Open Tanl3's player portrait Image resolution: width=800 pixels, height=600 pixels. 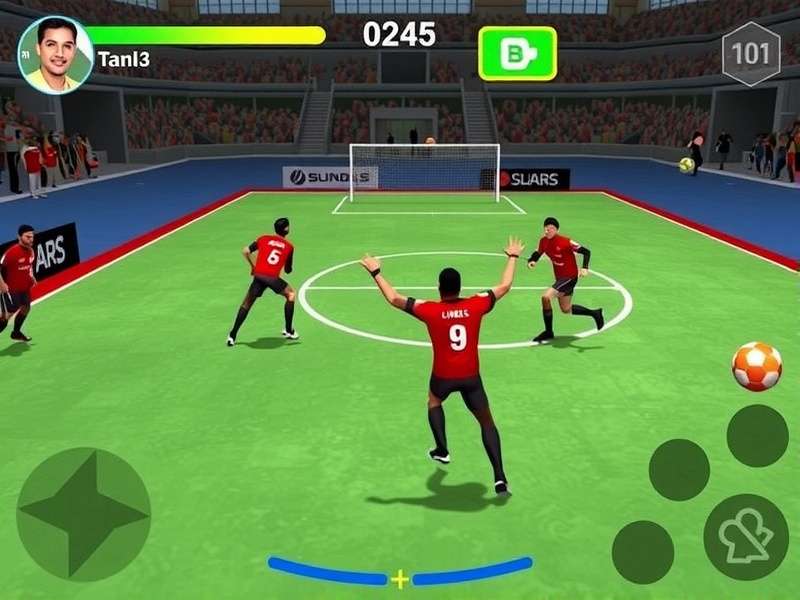pyautogui.click(x=55, y=55)
